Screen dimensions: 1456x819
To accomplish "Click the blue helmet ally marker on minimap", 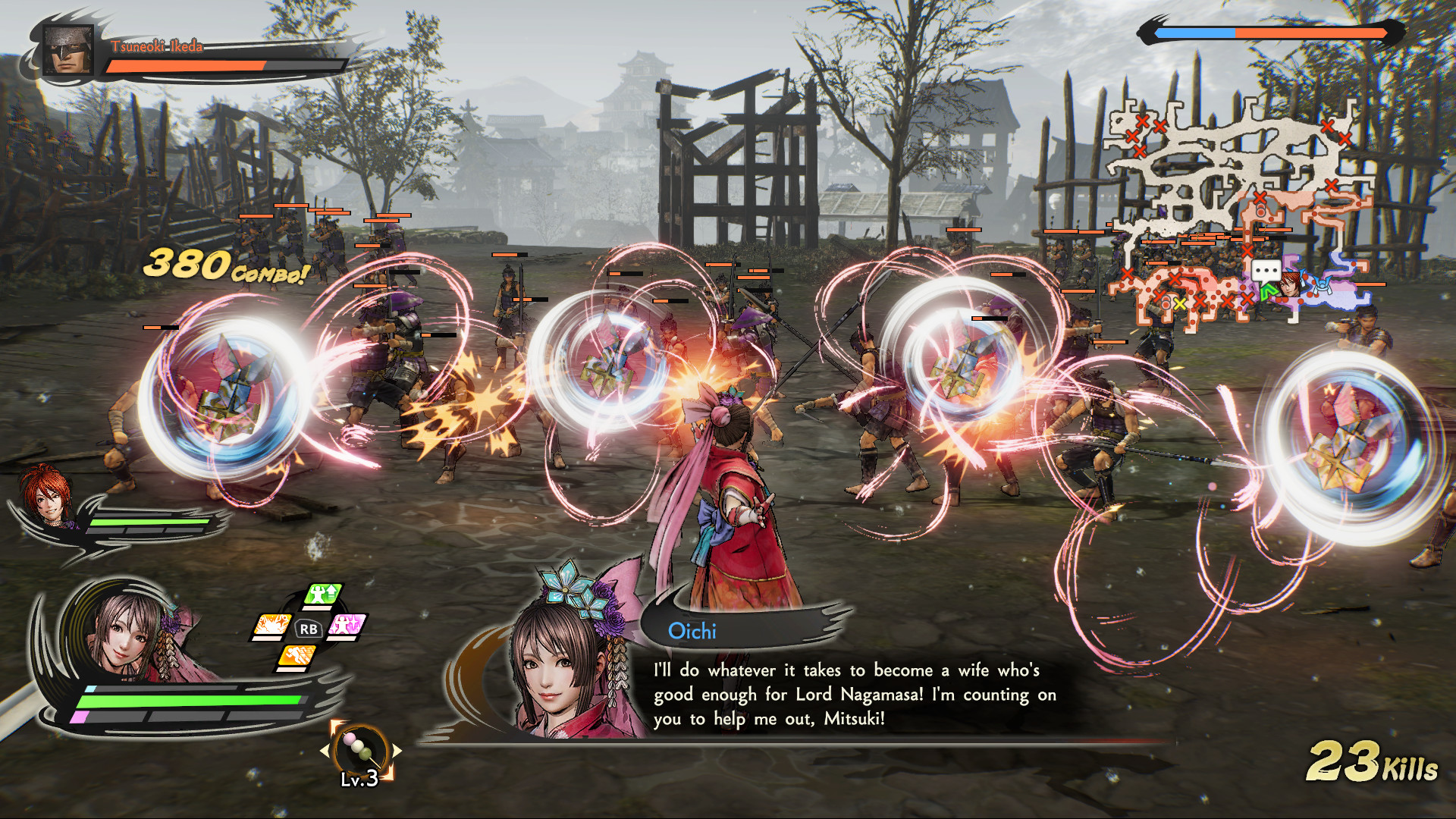I will point(1323,284).
